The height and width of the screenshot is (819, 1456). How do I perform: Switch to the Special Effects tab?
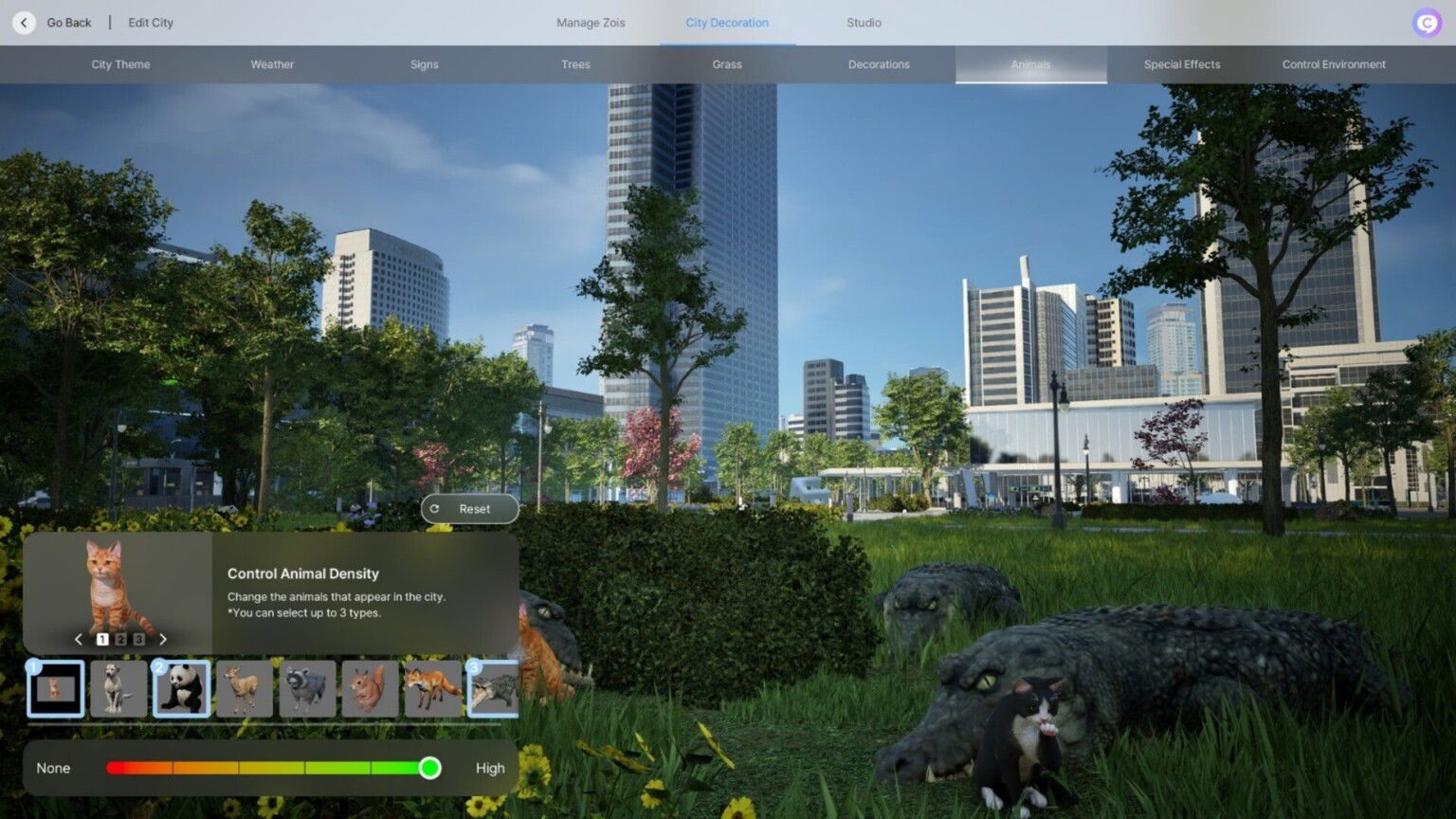coord(1181,64)
